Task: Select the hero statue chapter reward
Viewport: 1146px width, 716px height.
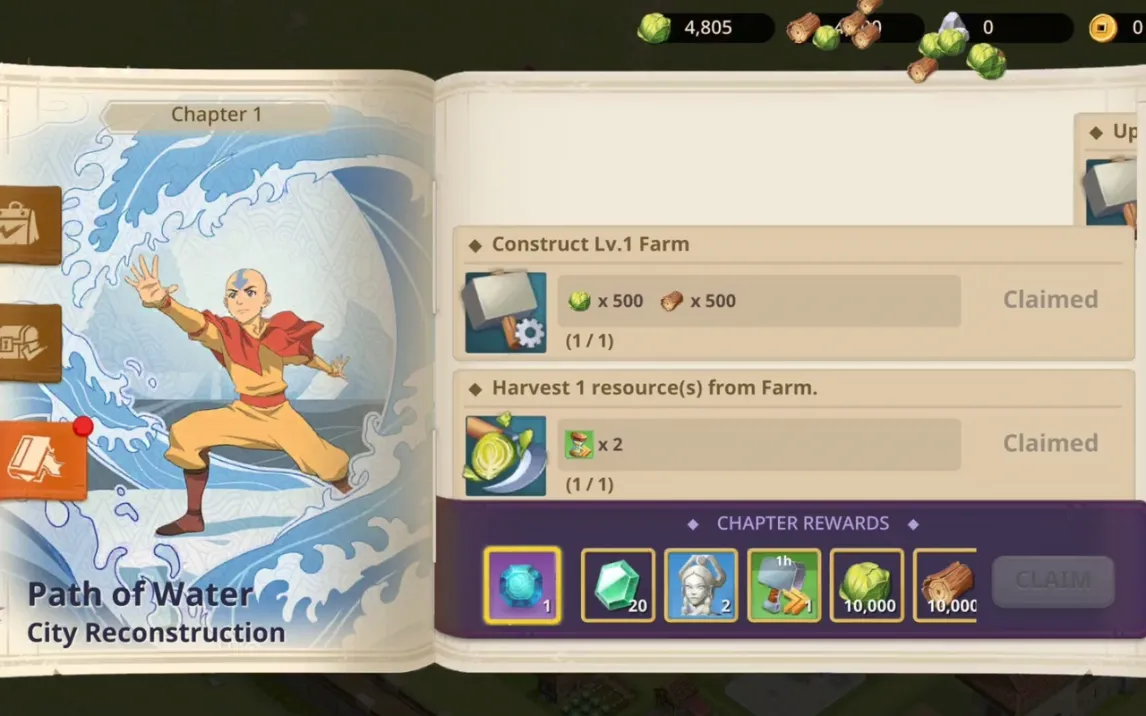Action: (x=701, y=586)
